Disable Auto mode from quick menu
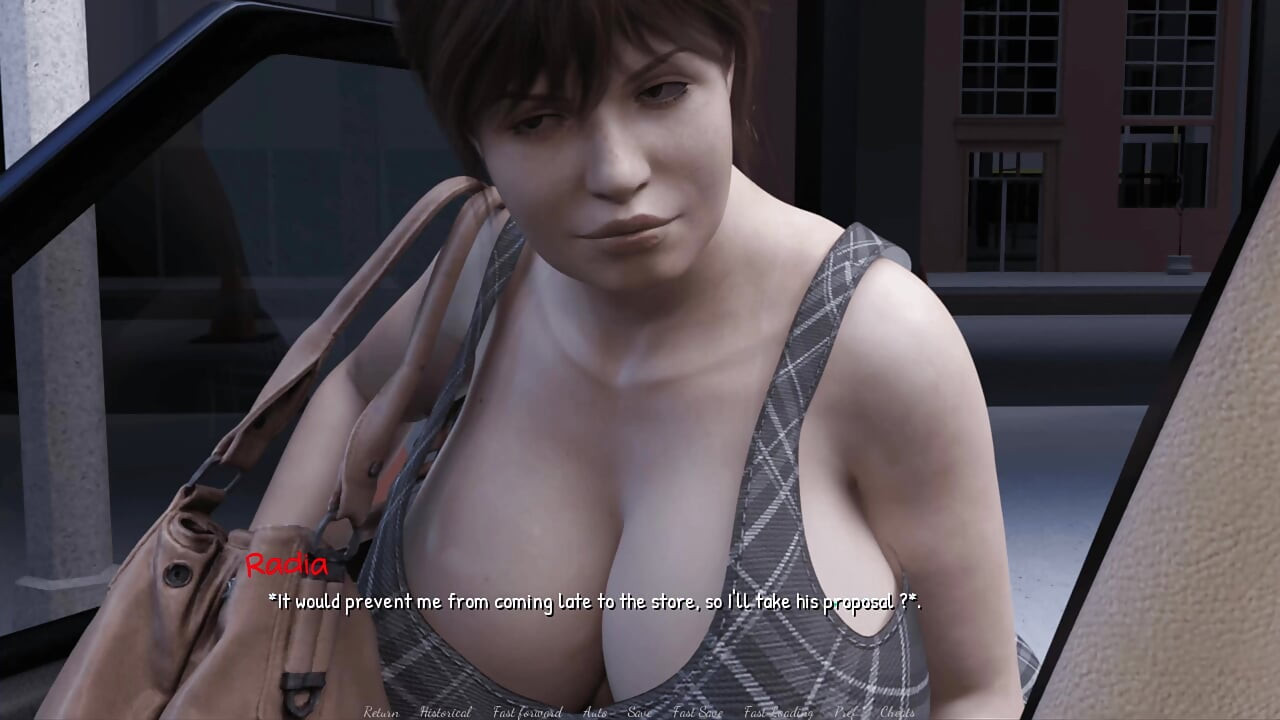 tap(594, 713)
